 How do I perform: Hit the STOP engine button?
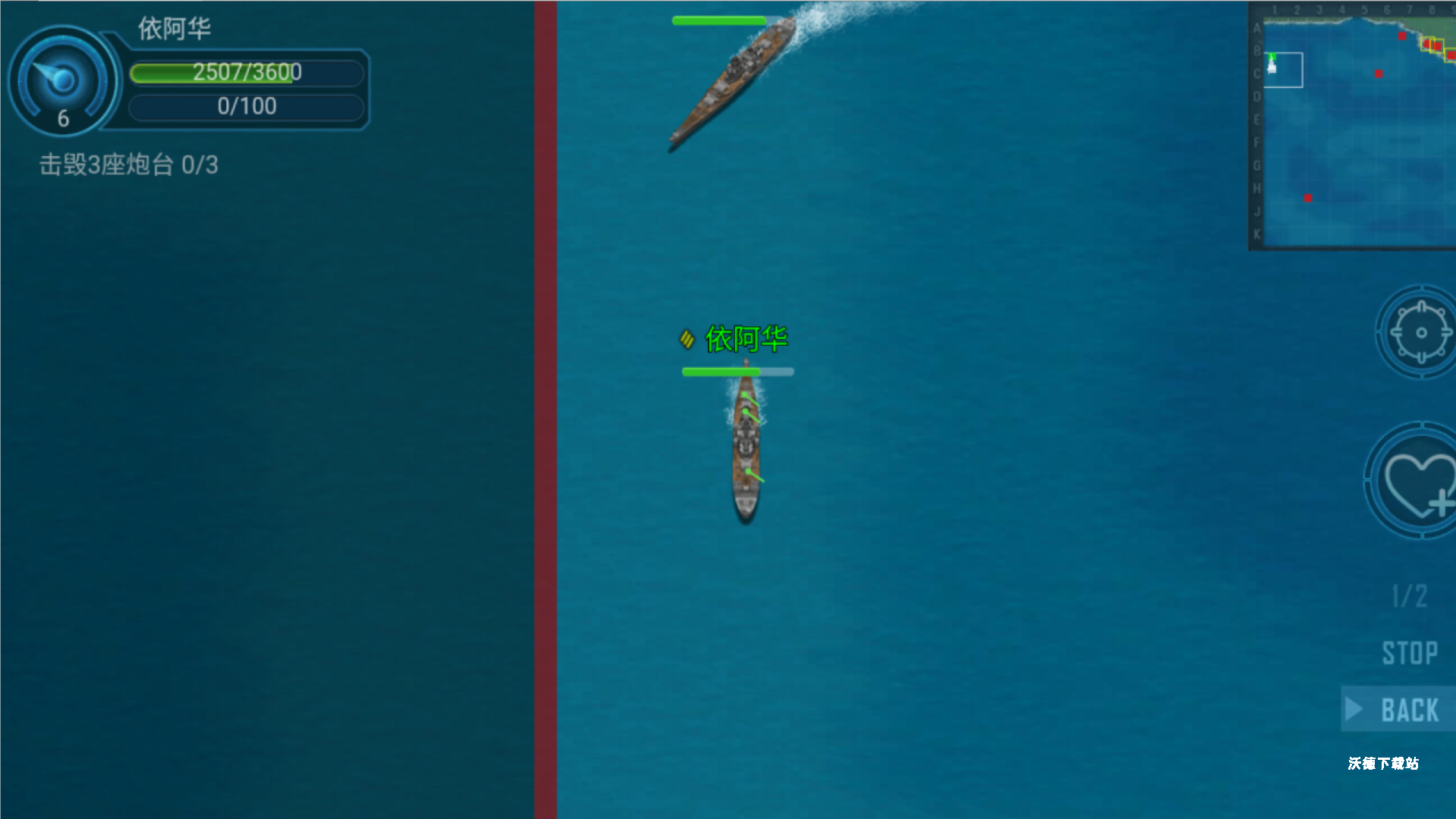[1409, 653]
